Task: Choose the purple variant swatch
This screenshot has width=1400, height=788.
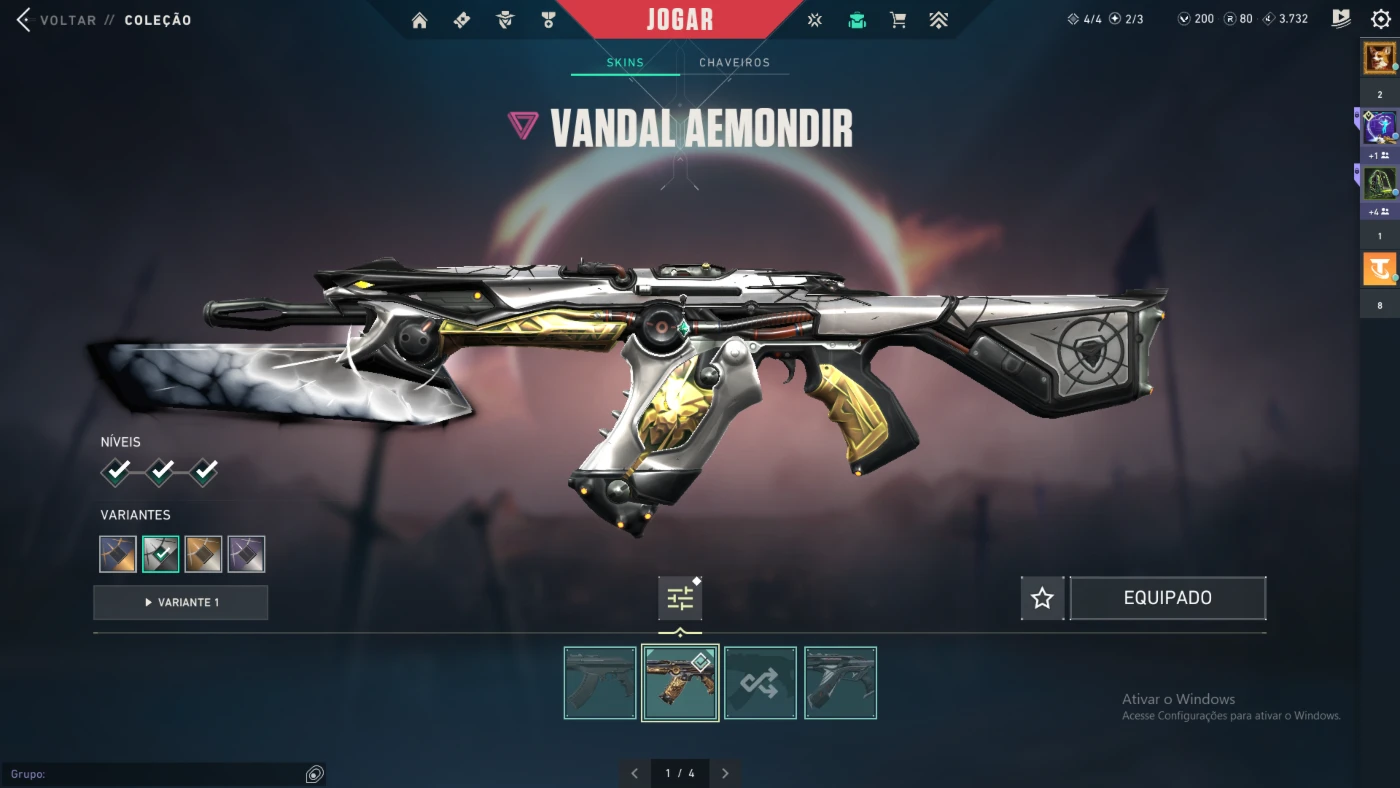Action: tap(246, 554)
